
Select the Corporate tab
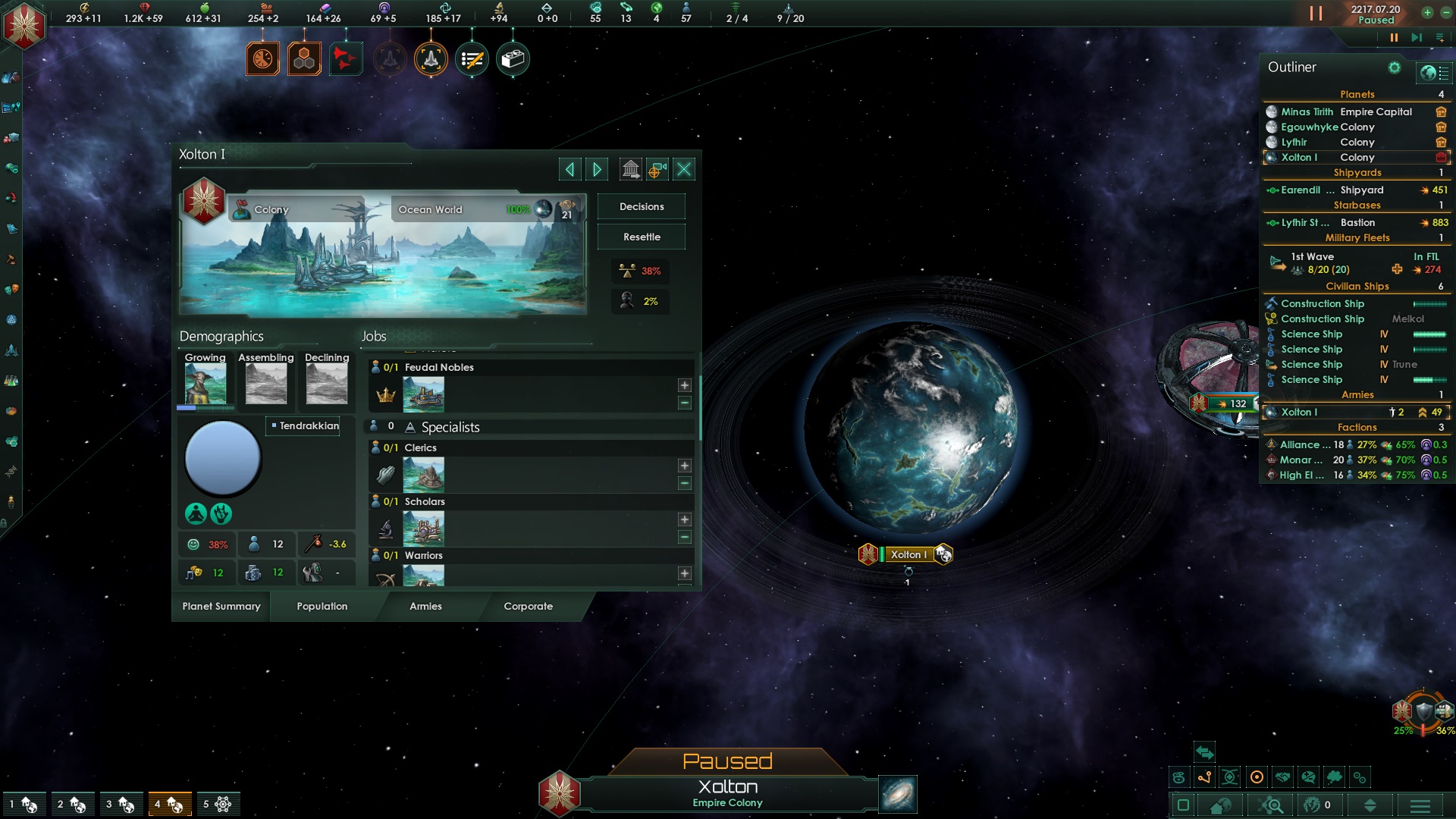[529, 606]
